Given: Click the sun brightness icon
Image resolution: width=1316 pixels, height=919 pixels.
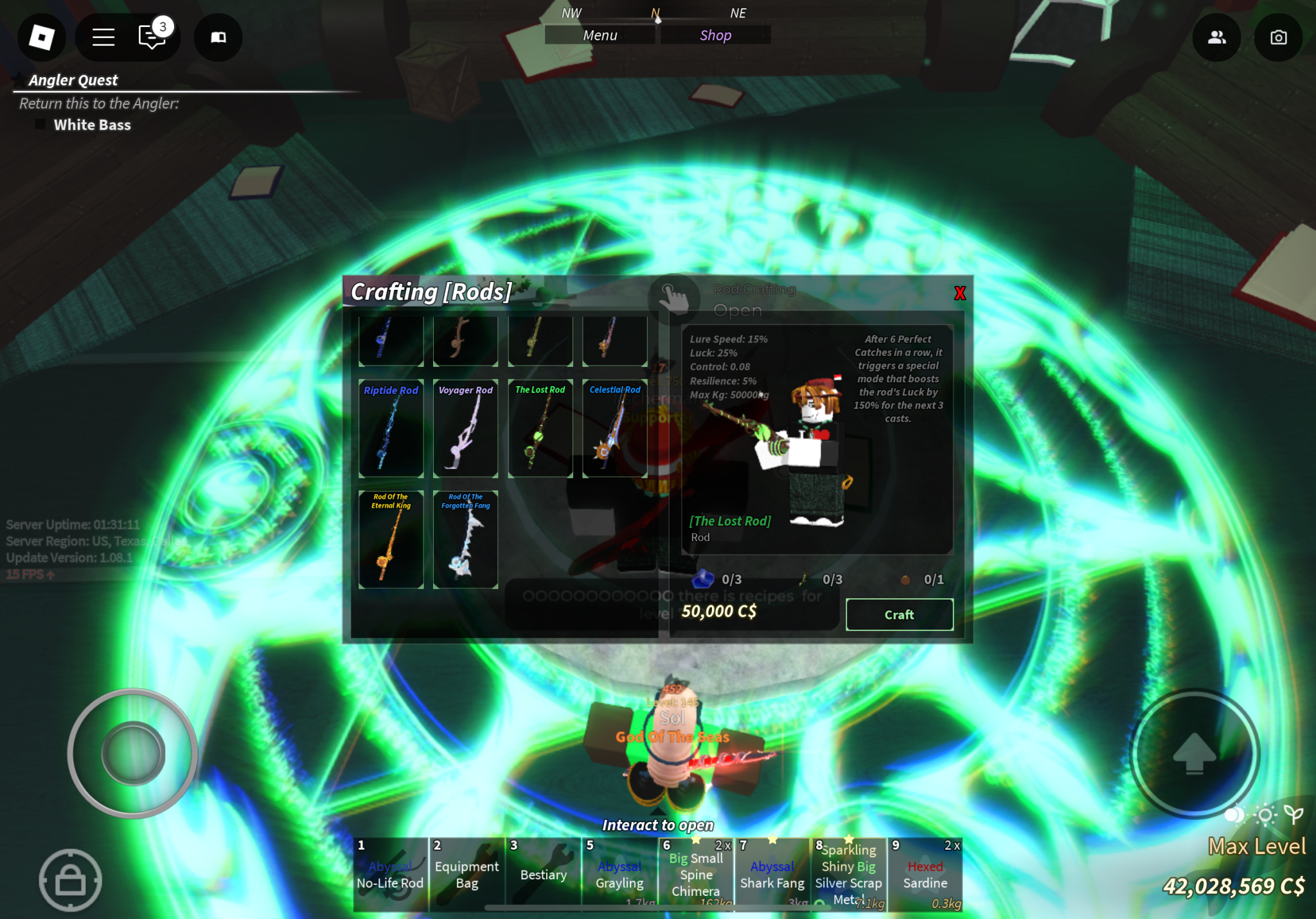Looking at the screenshot, I should tap(1264, 815).
